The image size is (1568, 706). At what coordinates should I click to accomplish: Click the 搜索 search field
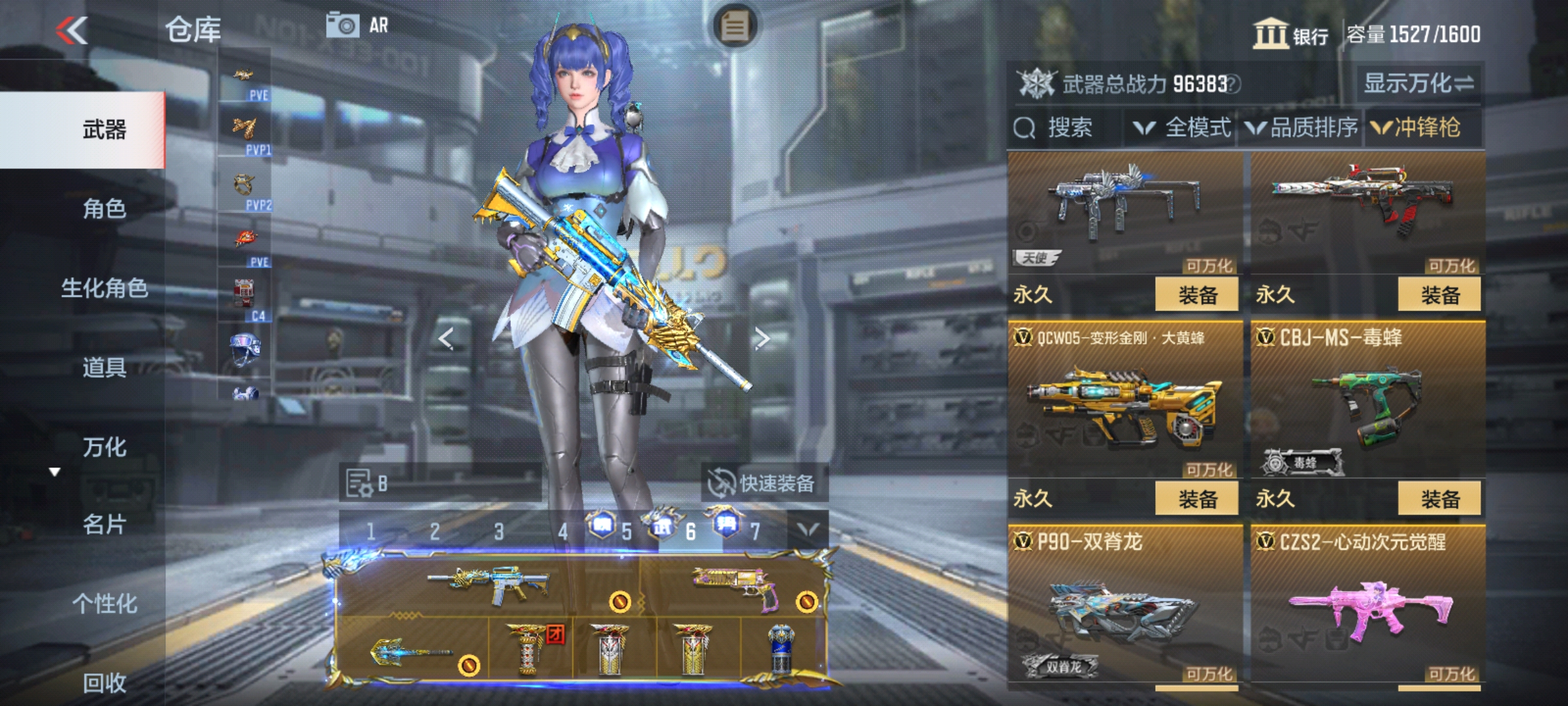point(1069,127)
